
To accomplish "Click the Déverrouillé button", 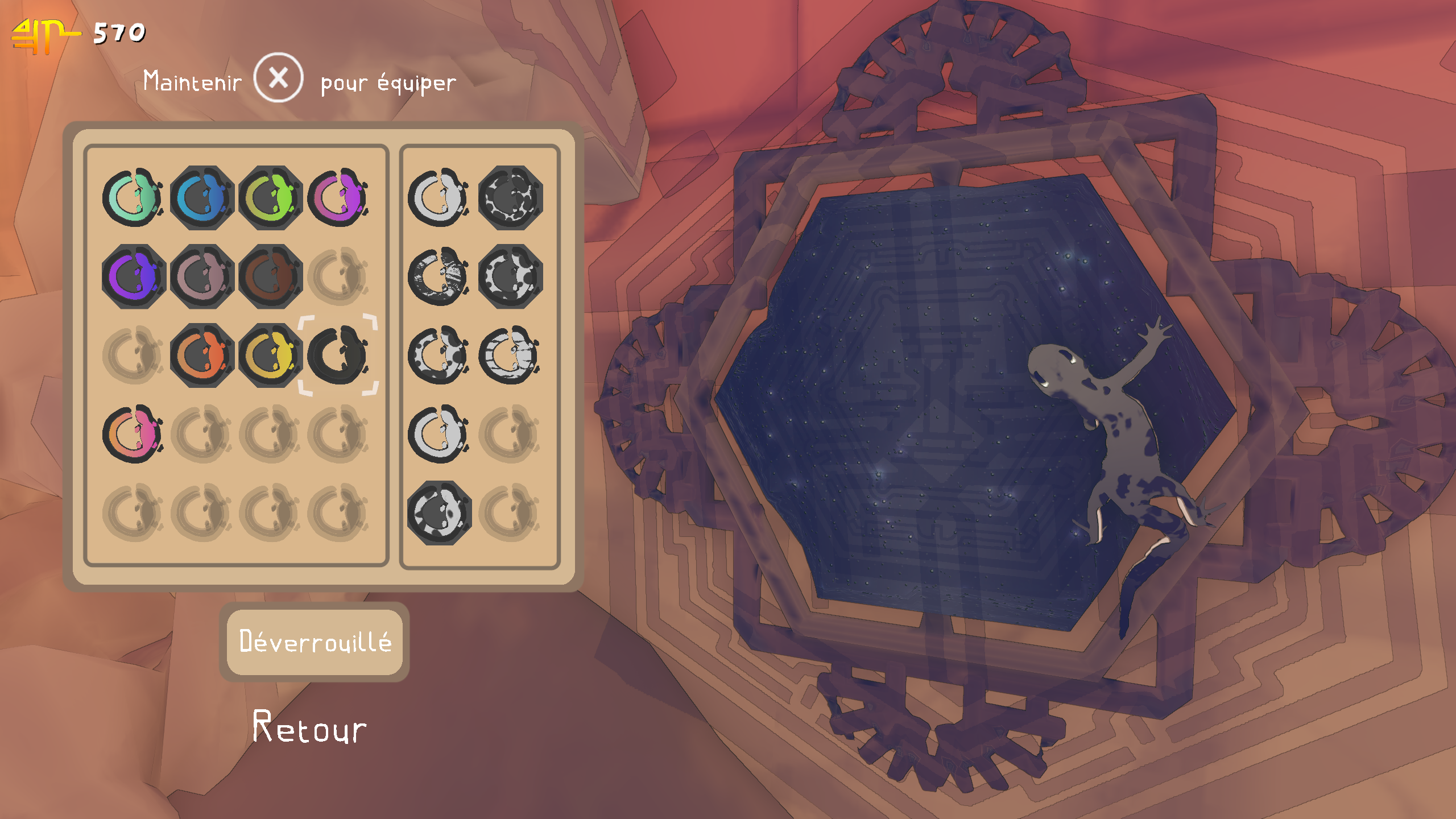I will 315,642.
